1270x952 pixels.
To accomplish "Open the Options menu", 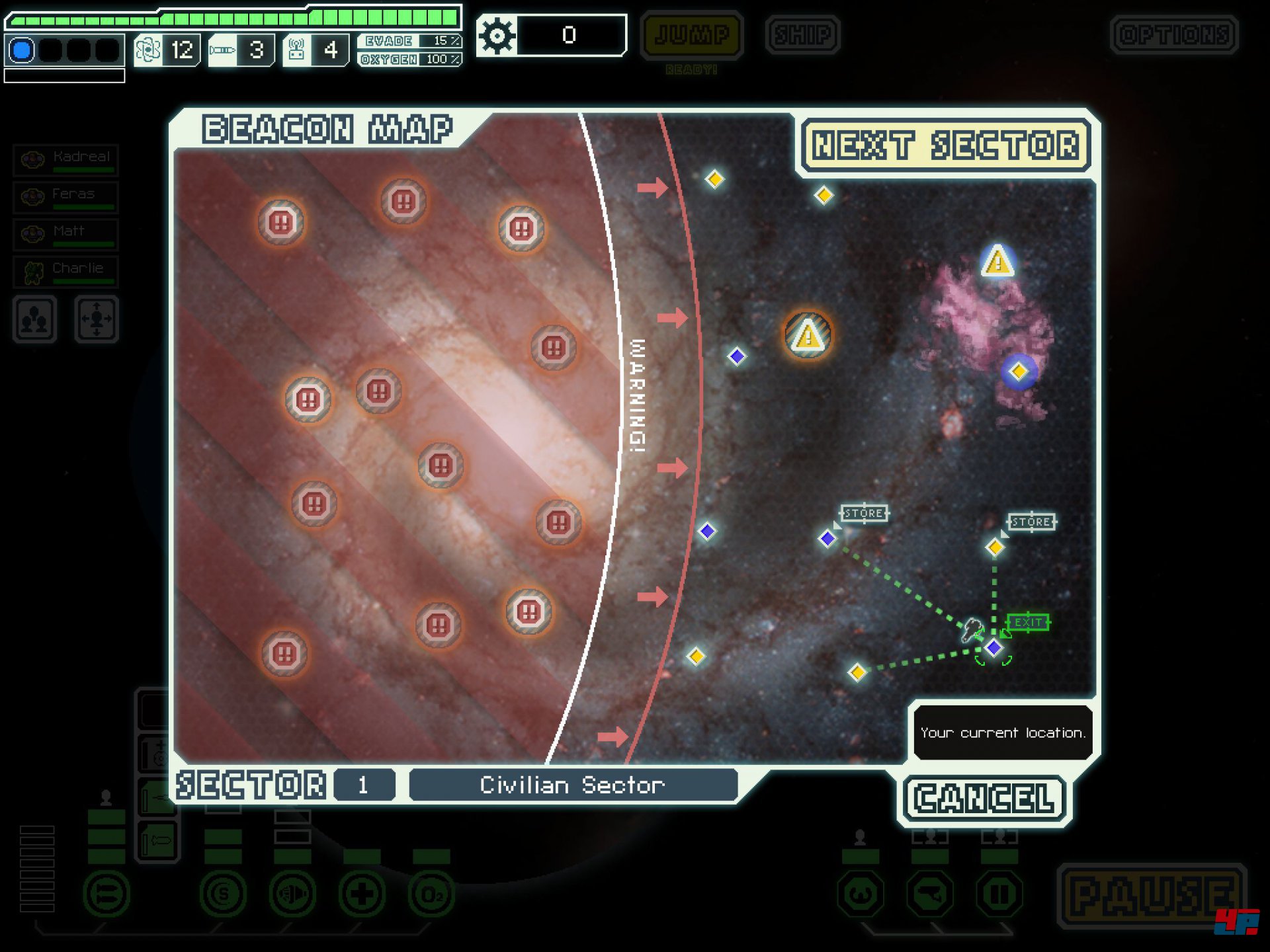I will [x=1174, y=35].
